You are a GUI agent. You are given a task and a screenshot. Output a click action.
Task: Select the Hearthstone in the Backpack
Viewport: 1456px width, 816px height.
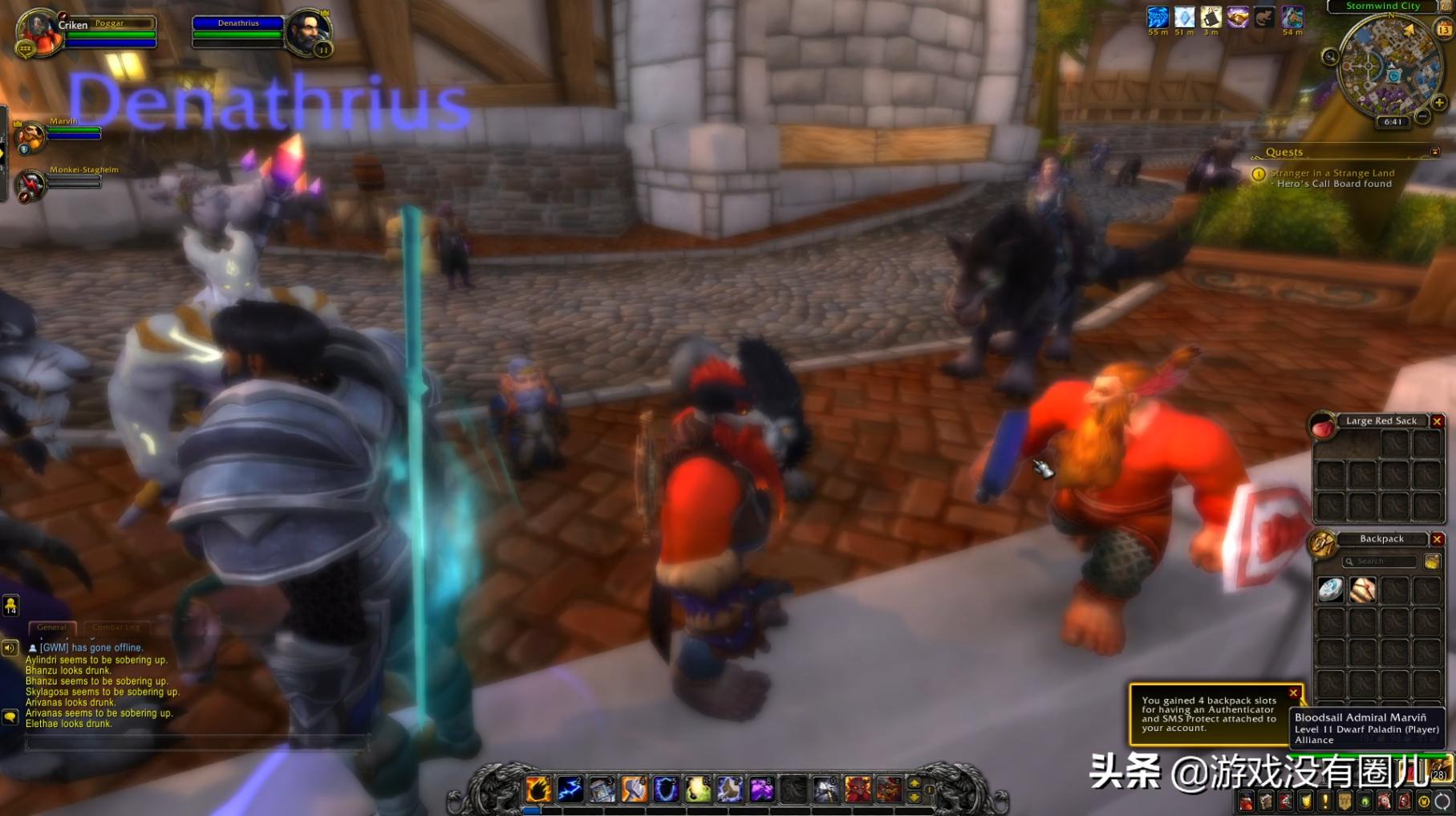(x=1330, y=590)
